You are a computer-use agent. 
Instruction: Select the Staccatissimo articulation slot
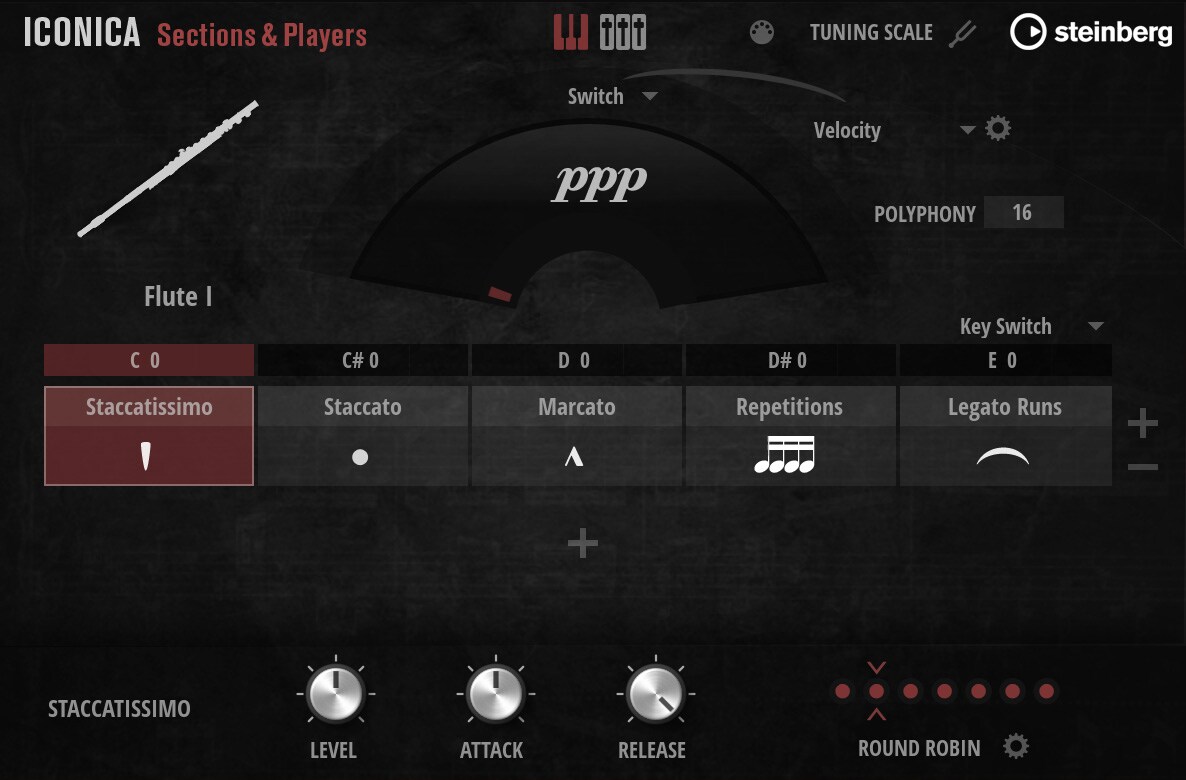tap(149, 436)
